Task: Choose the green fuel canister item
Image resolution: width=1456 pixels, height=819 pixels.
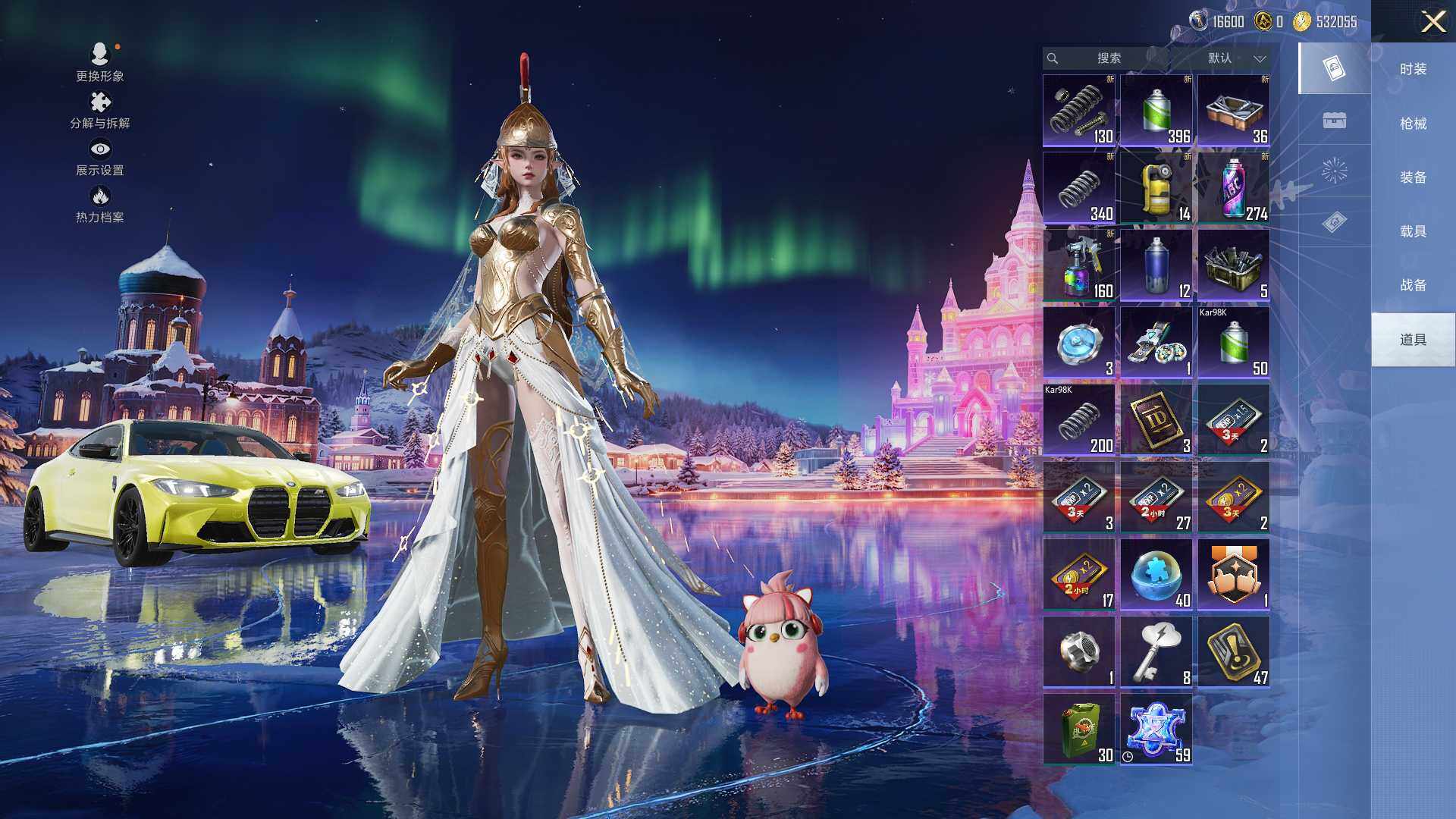Action: click(1078, 730)
